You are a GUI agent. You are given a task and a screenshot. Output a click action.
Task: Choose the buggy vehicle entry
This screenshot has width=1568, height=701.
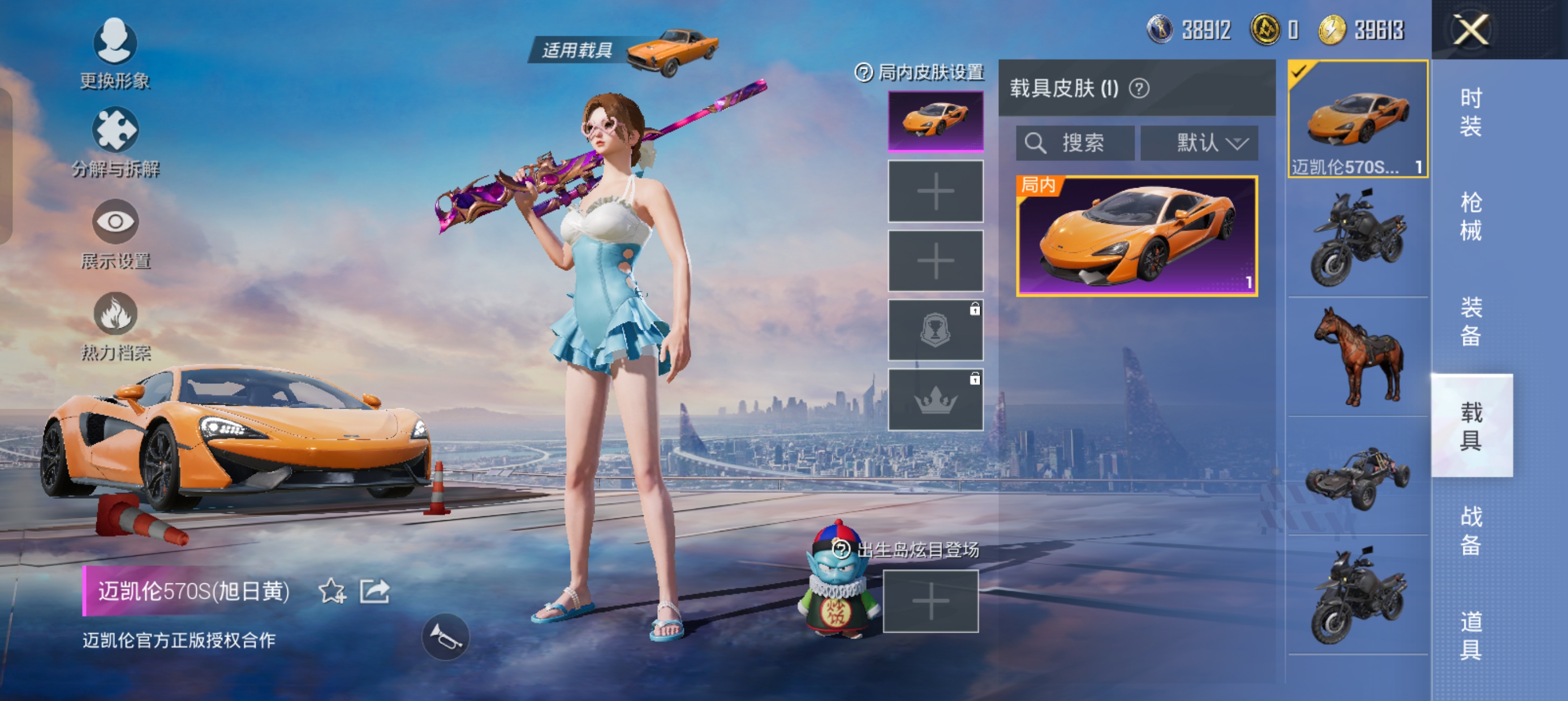[x=1358, y=476]
